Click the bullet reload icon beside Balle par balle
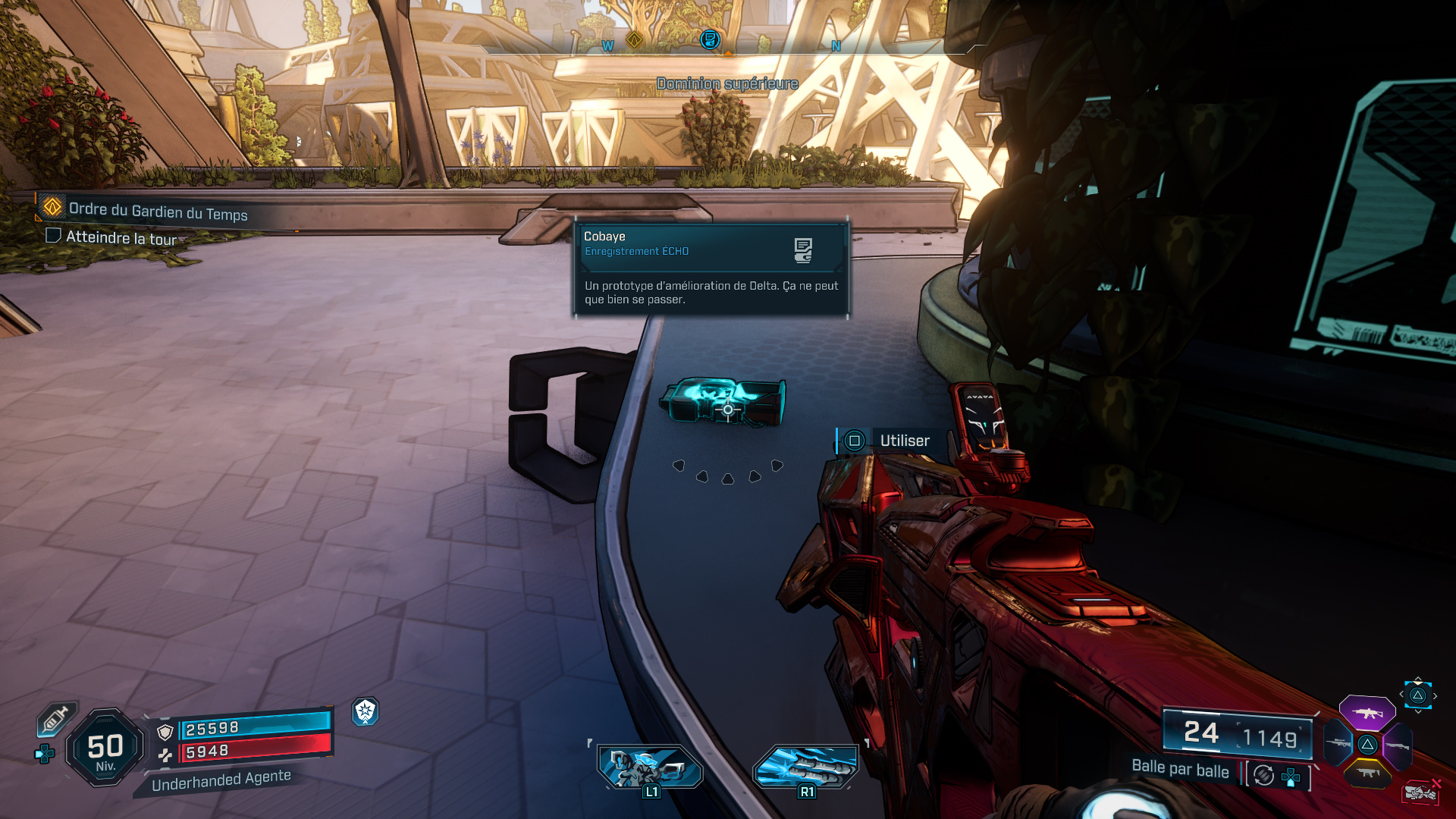This screenshot has width=1456, height=819. point(1263,774)
